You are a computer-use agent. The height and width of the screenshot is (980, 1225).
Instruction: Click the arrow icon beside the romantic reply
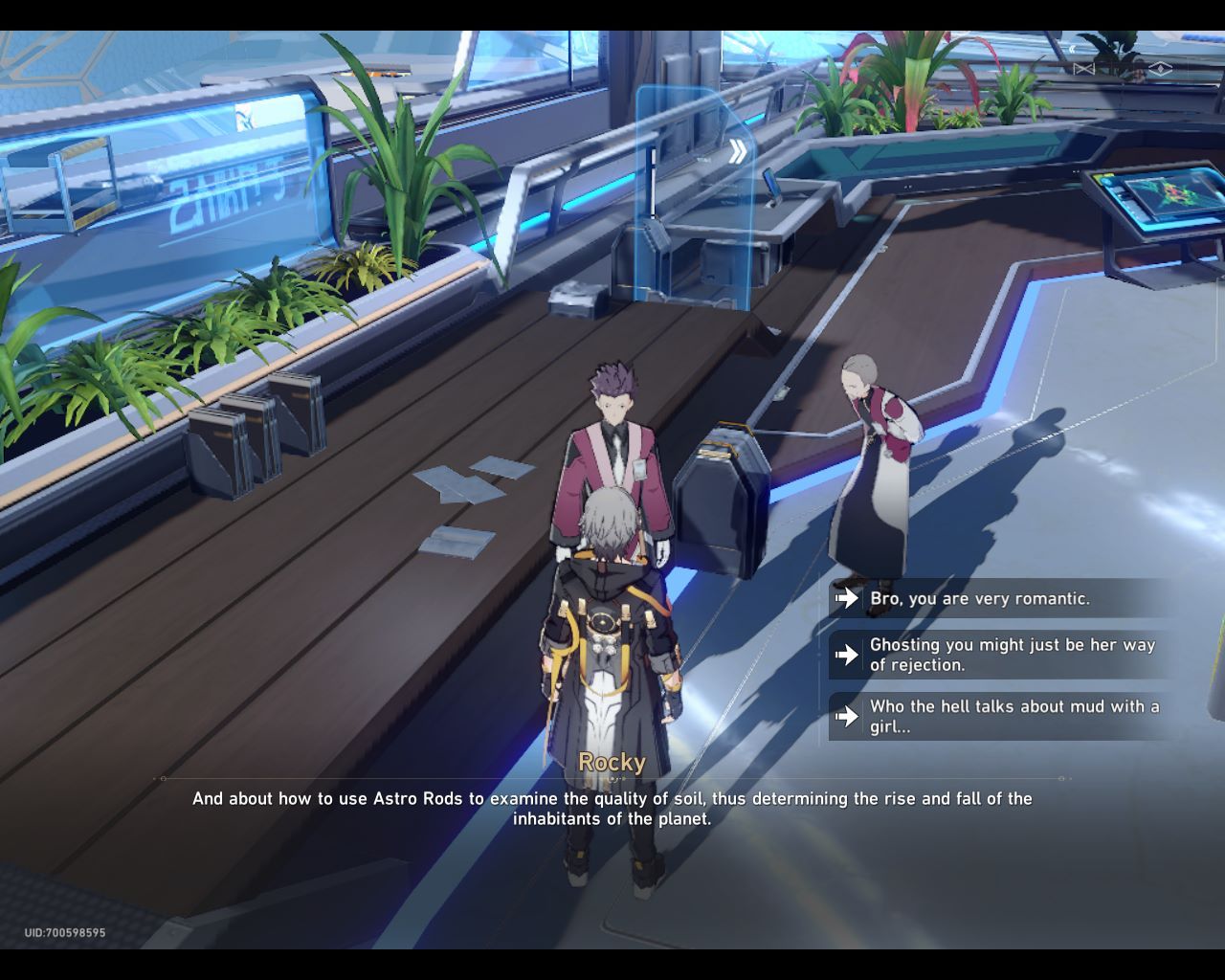pyautogui.click(x=848, y=599)
